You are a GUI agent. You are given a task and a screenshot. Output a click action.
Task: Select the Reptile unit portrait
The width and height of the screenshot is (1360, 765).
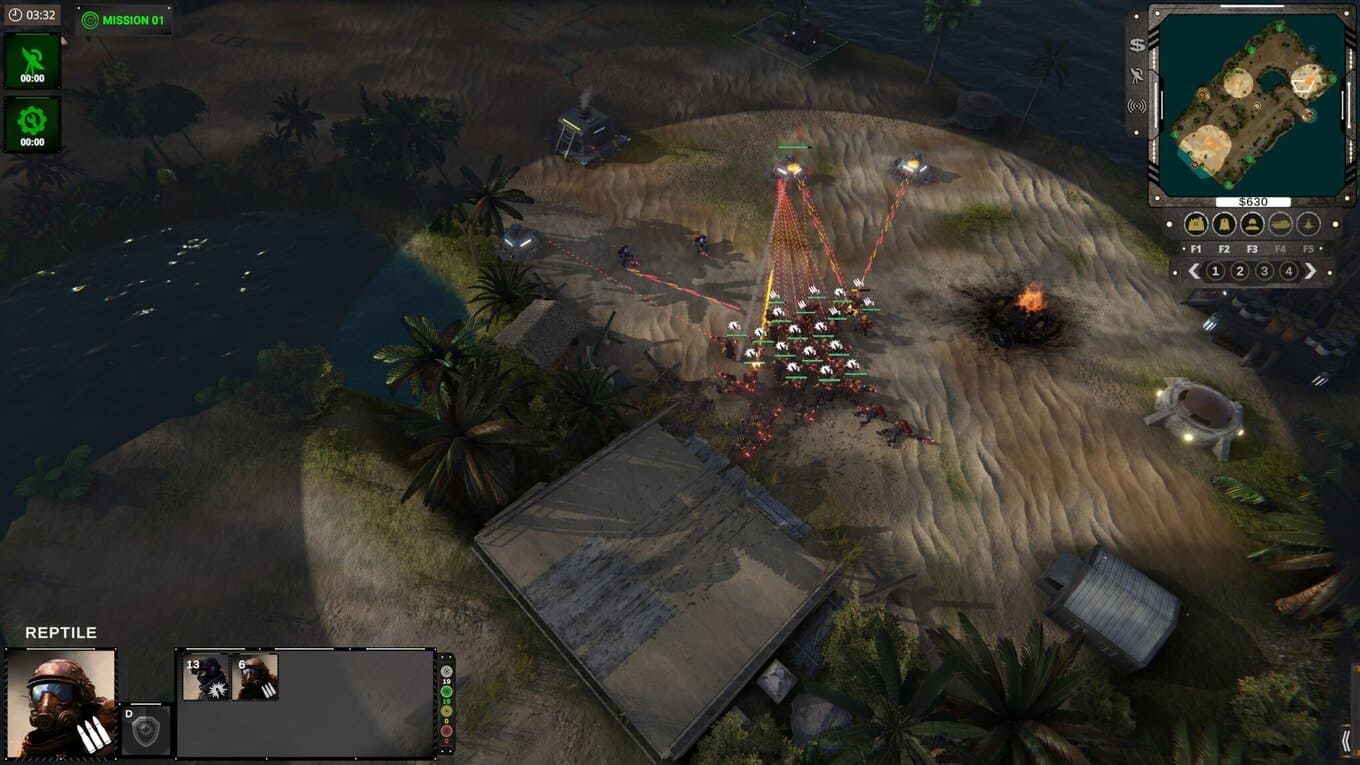click(x=61, y=701)
